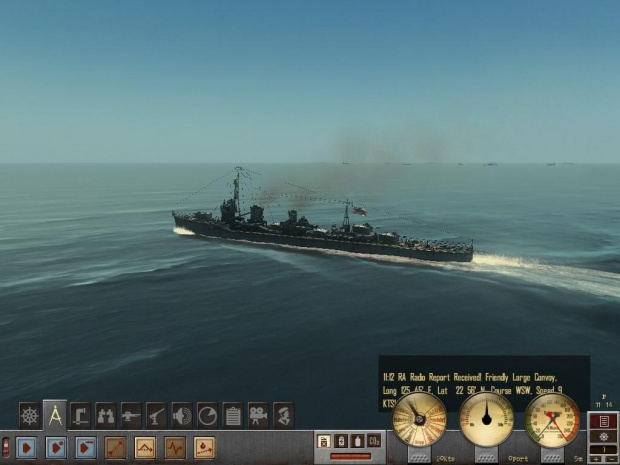
Task: Activate the first blue navigation order button
Action: pyautogui.click(x=26, y=447)
